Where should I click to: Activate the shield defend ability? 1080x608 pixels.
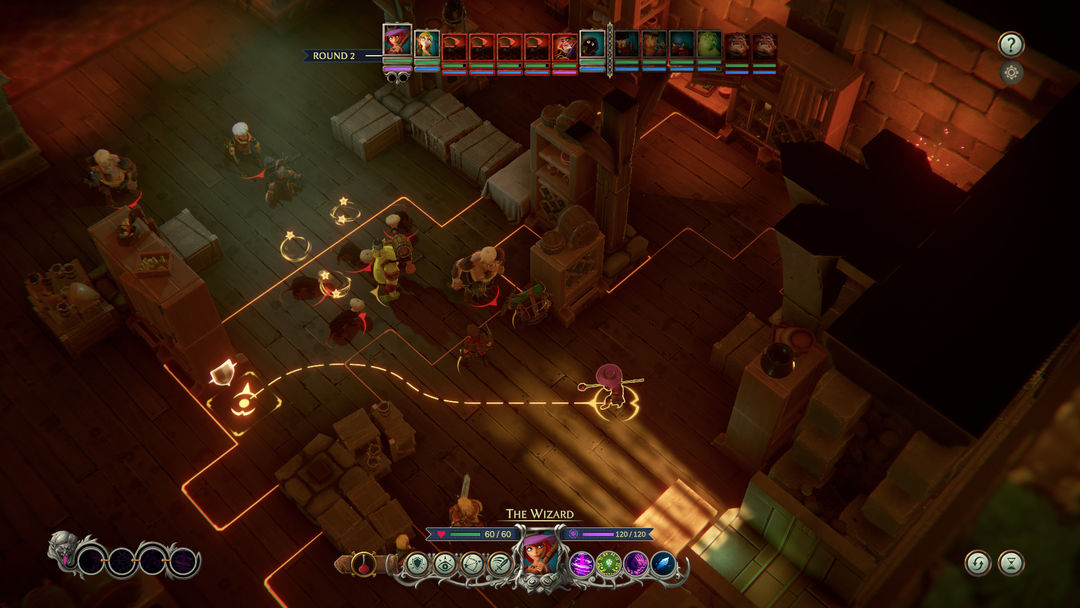(418, 564)
